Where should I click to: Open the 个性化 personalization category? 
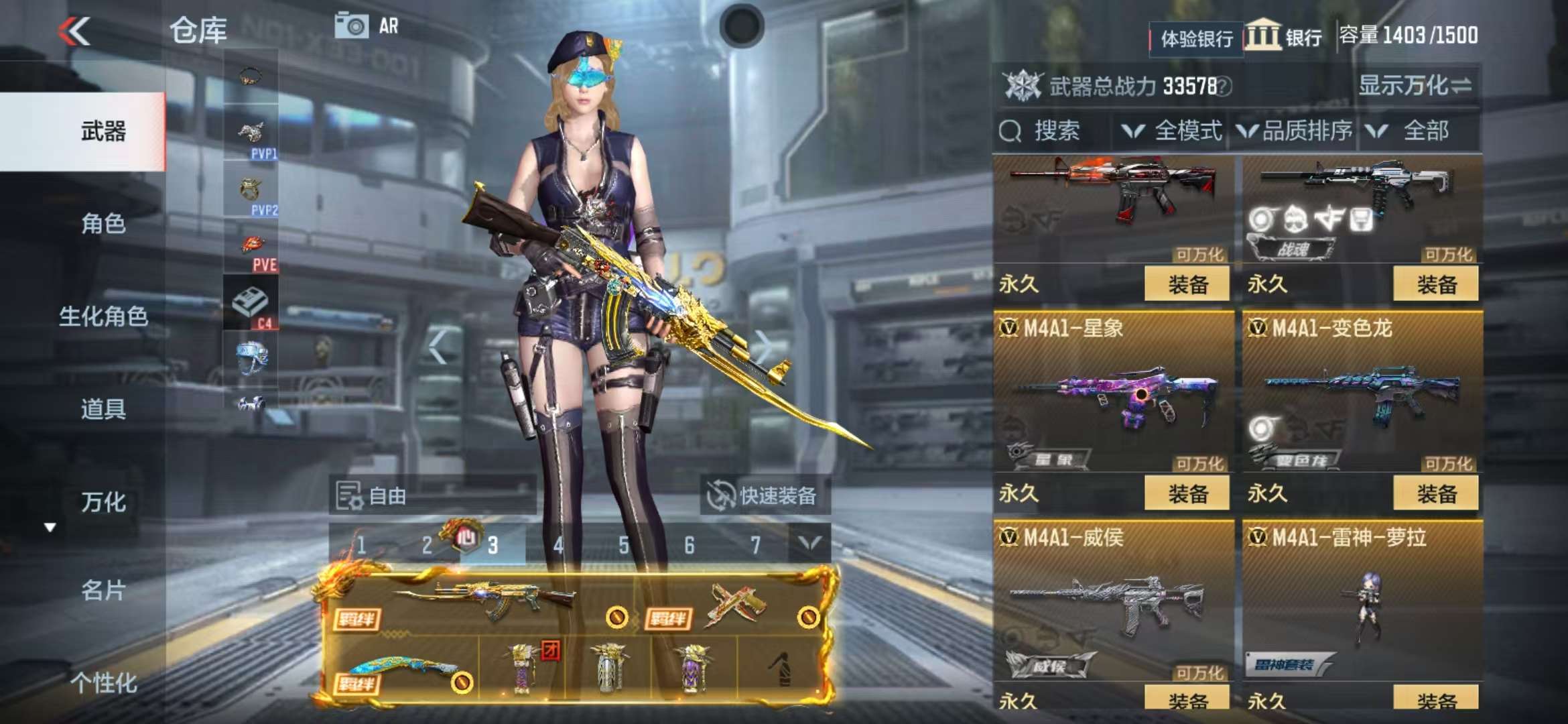tap(103, 683)
